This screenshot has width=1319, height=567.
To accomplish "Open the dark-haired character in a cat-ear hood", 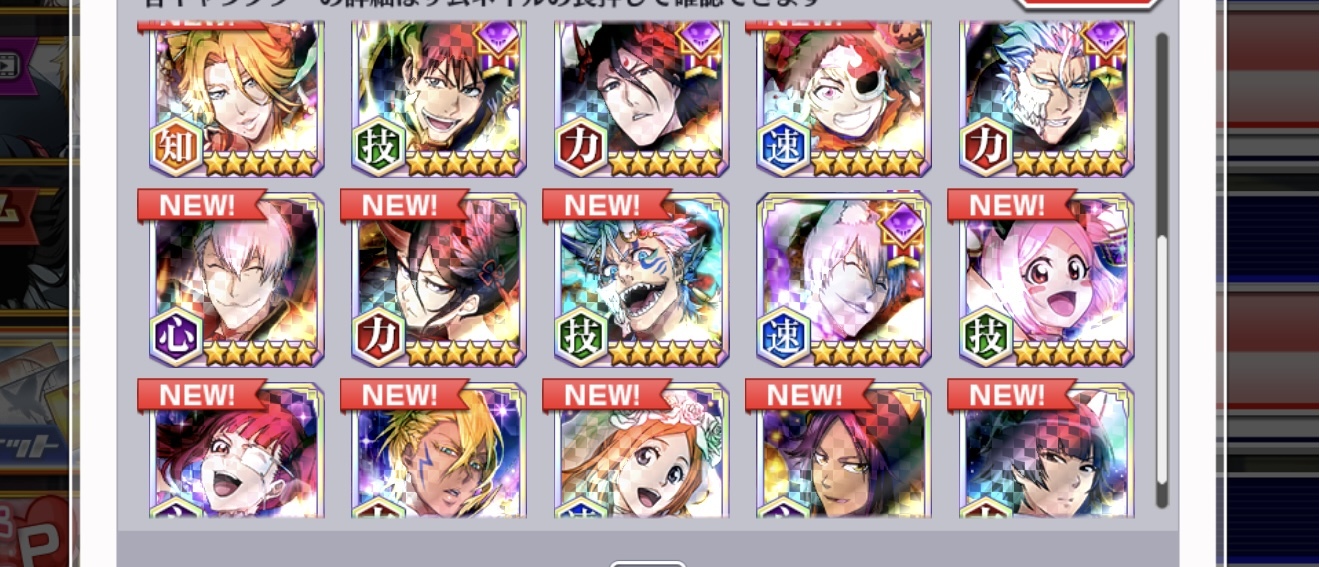I will coord(1047,455).
